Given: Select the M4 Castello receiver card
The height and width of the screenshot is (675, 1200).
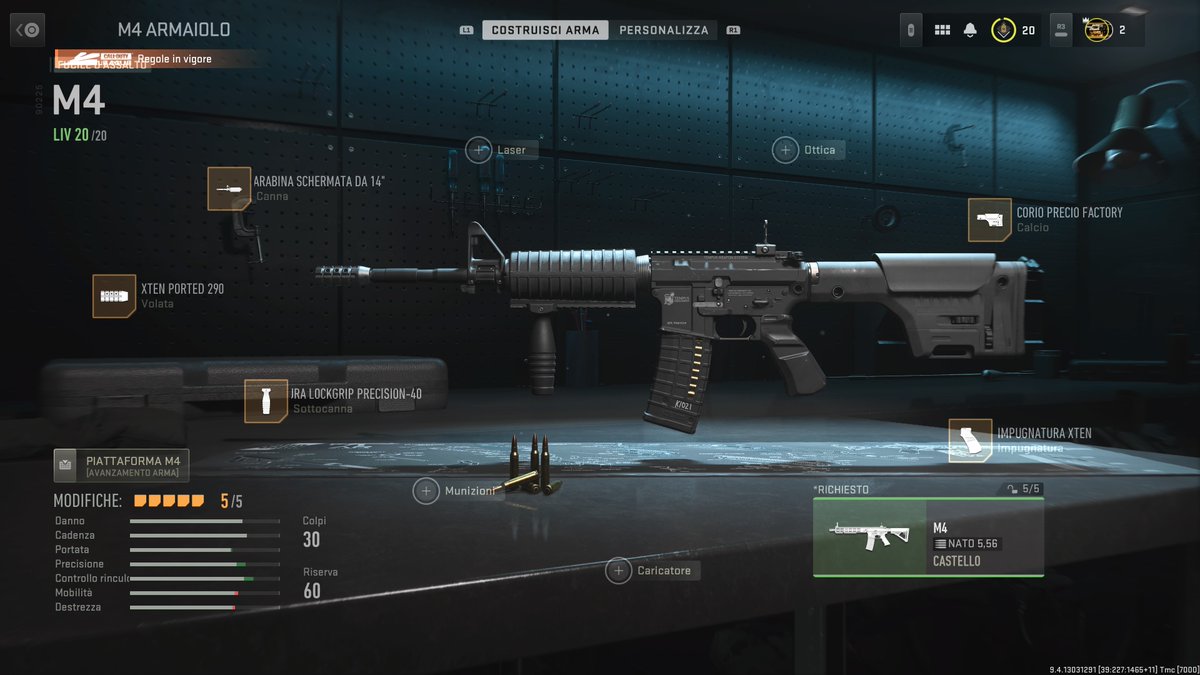Looking at the screenshot, I should (x=928, y=537).
